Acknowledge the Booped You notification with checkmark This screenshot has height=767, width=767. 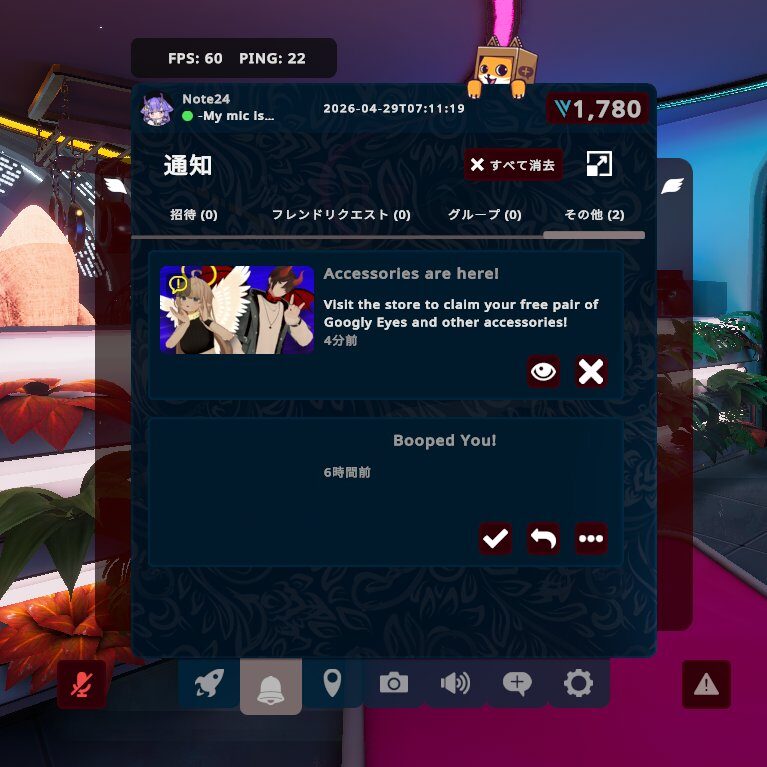click(x=495, y=539)
